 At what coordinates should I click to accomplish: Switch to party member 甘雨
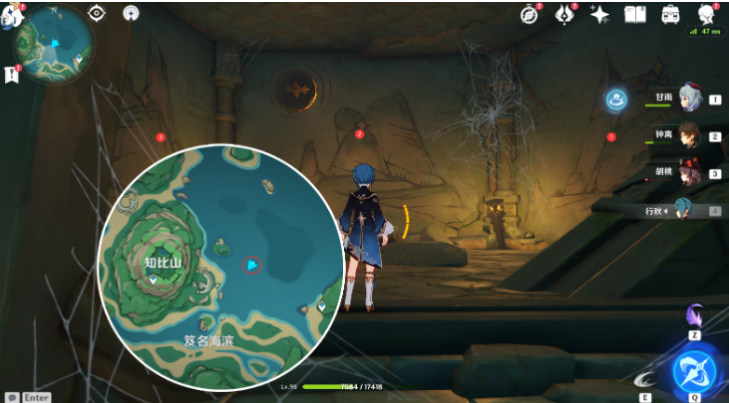[x=688, y=98]
